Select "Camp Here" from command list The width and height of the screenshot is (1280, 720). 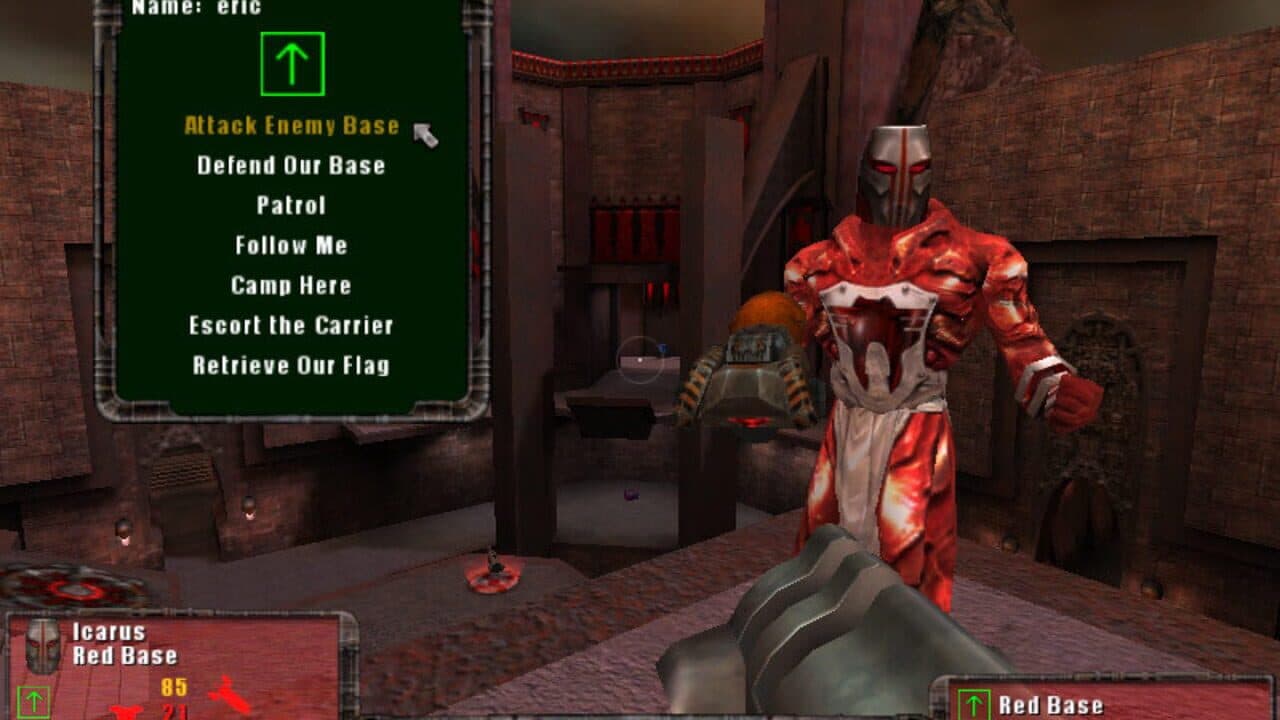pyautogui.click(x=289, y=285)
